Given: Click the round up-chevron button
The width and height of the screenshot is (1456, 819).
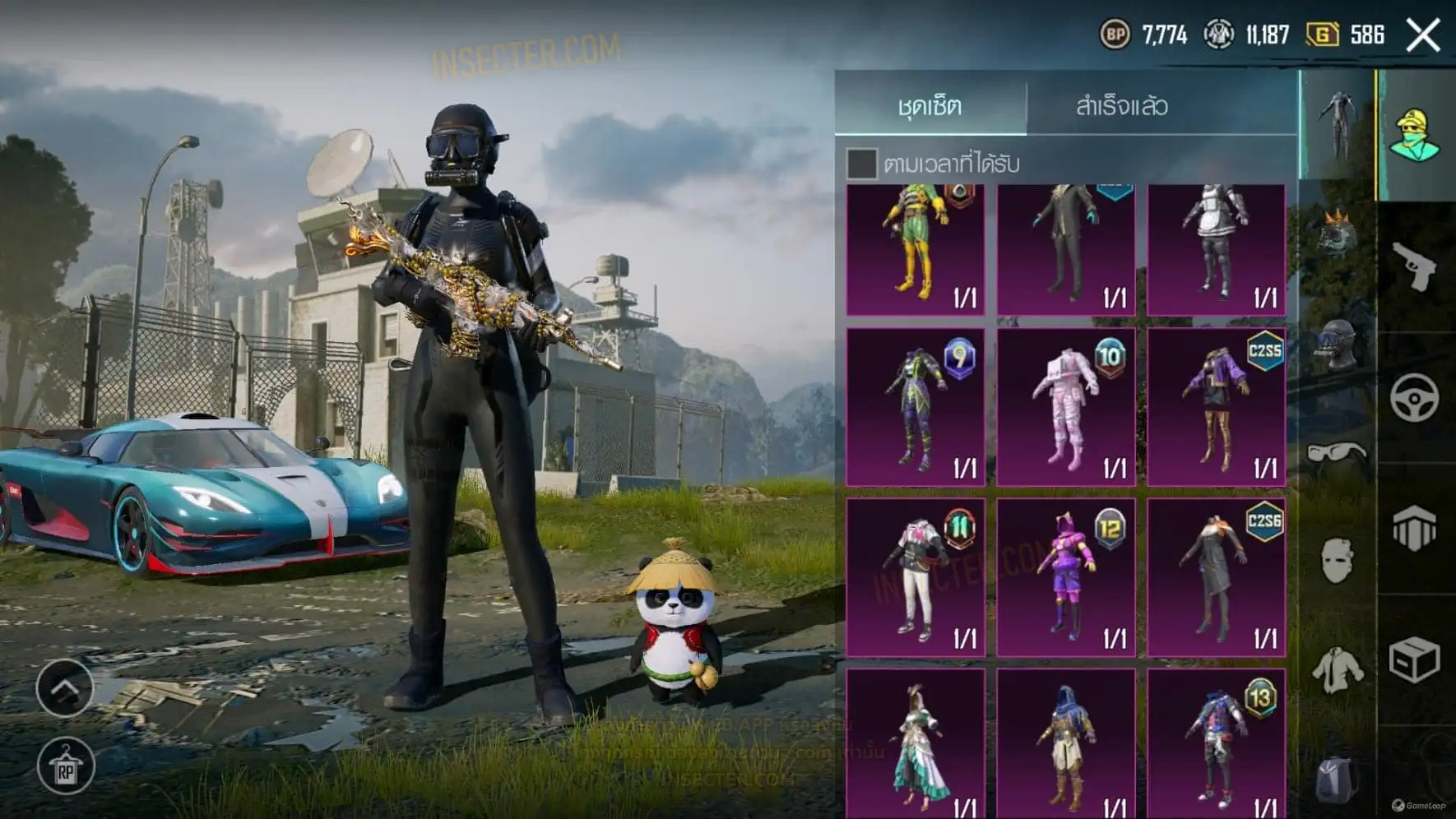Looking at the screenshot, I should coord(65,687).
